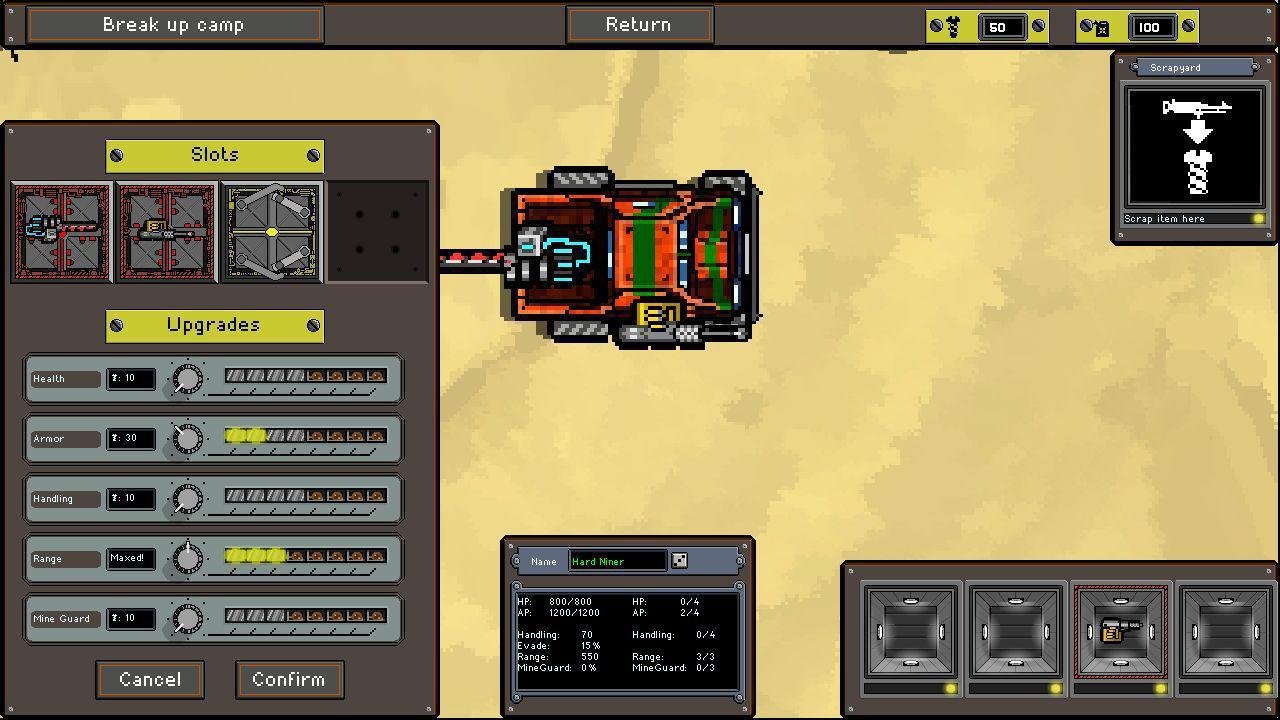Select the gun item in storage bay
1280x720 pixels.
click(x=1120, y=632)
